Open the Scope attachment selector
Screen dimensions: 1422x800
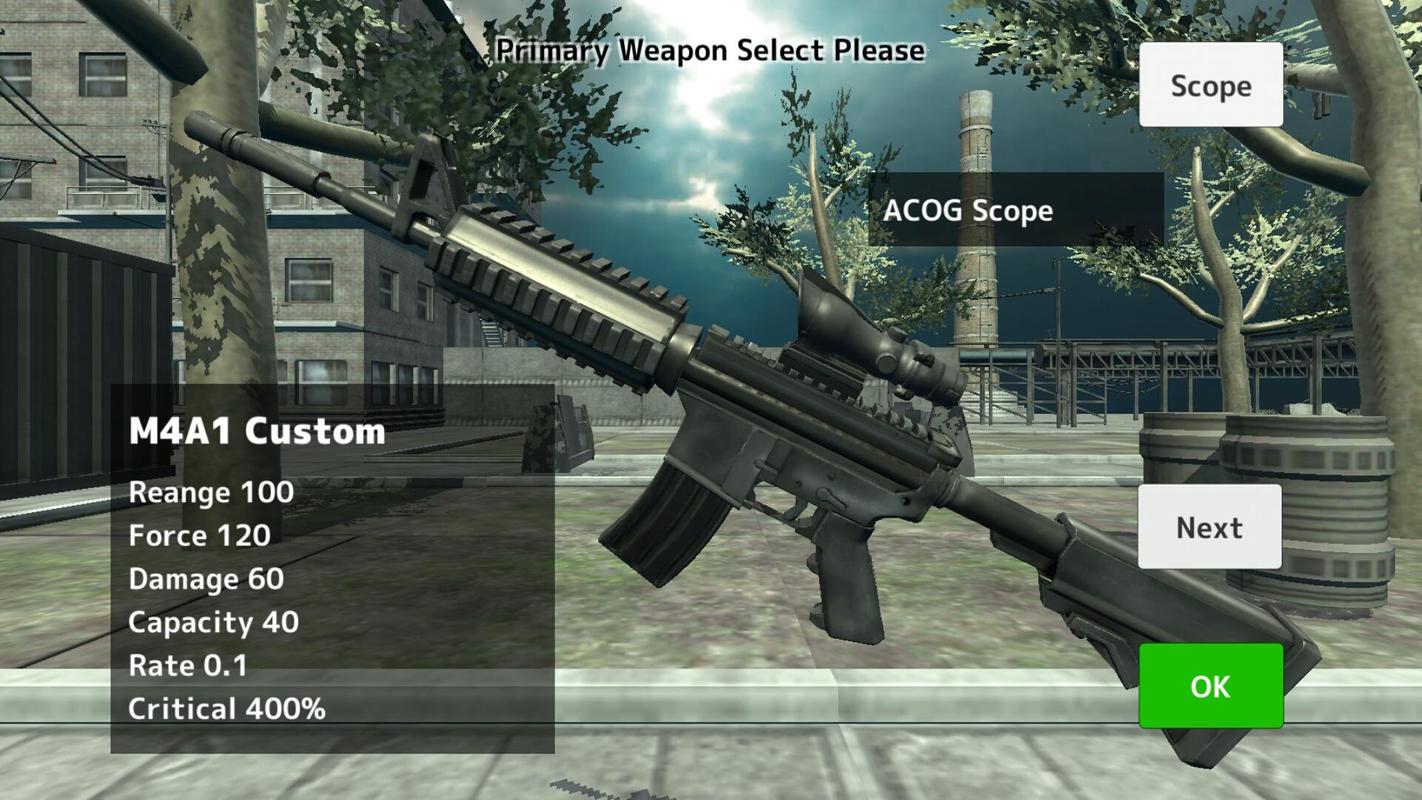1210,85
